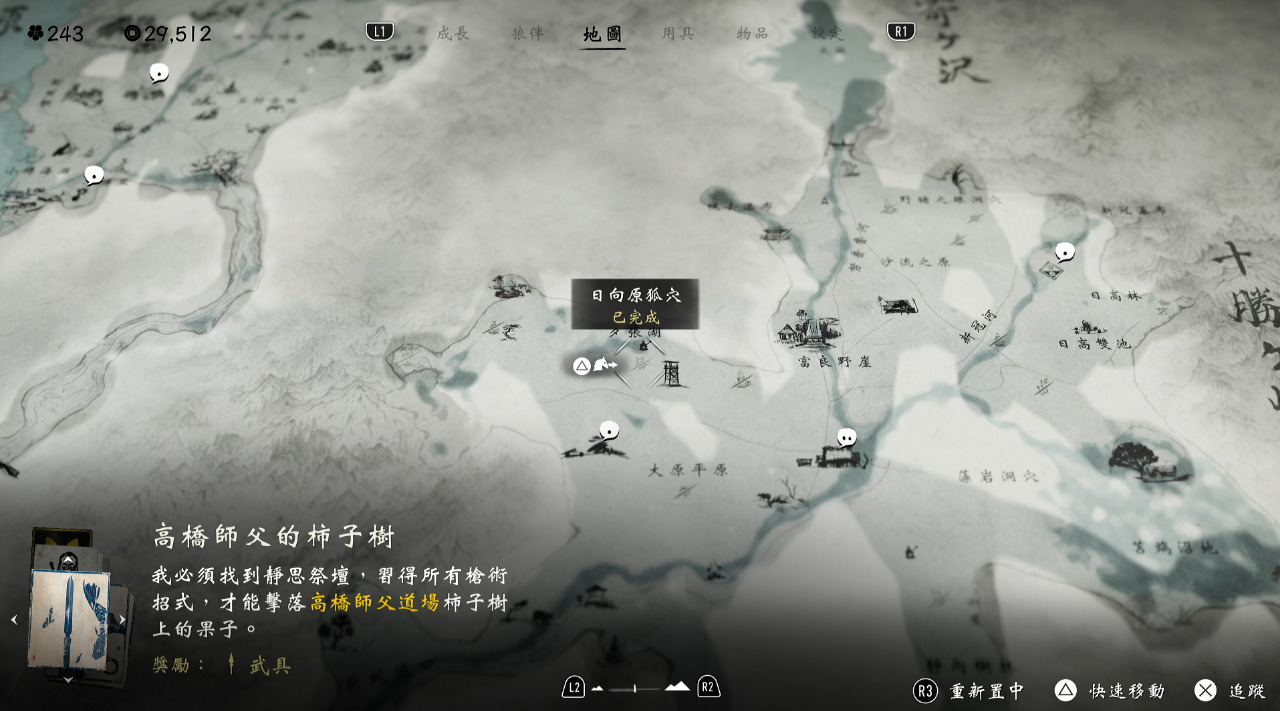Click the watchtower icon on the map

(672, 373)
